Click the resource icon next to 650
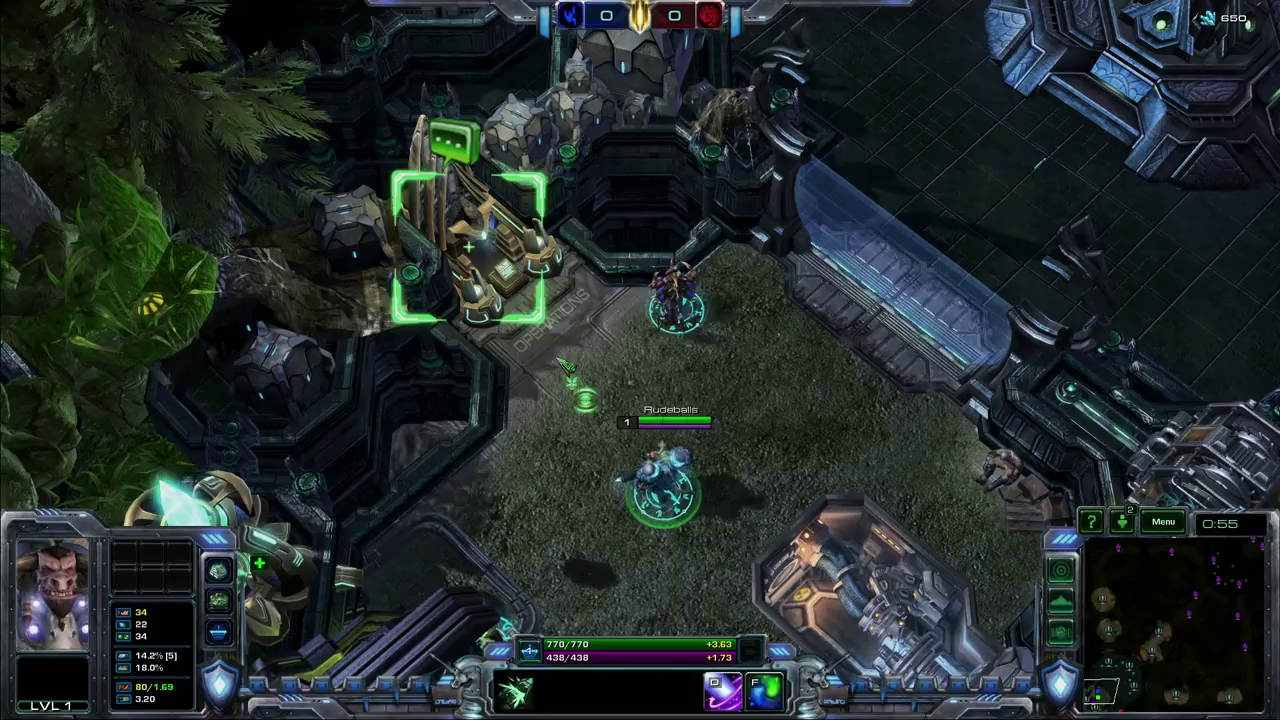The height and width of the screenshot is (720, 1280). 1207,17
